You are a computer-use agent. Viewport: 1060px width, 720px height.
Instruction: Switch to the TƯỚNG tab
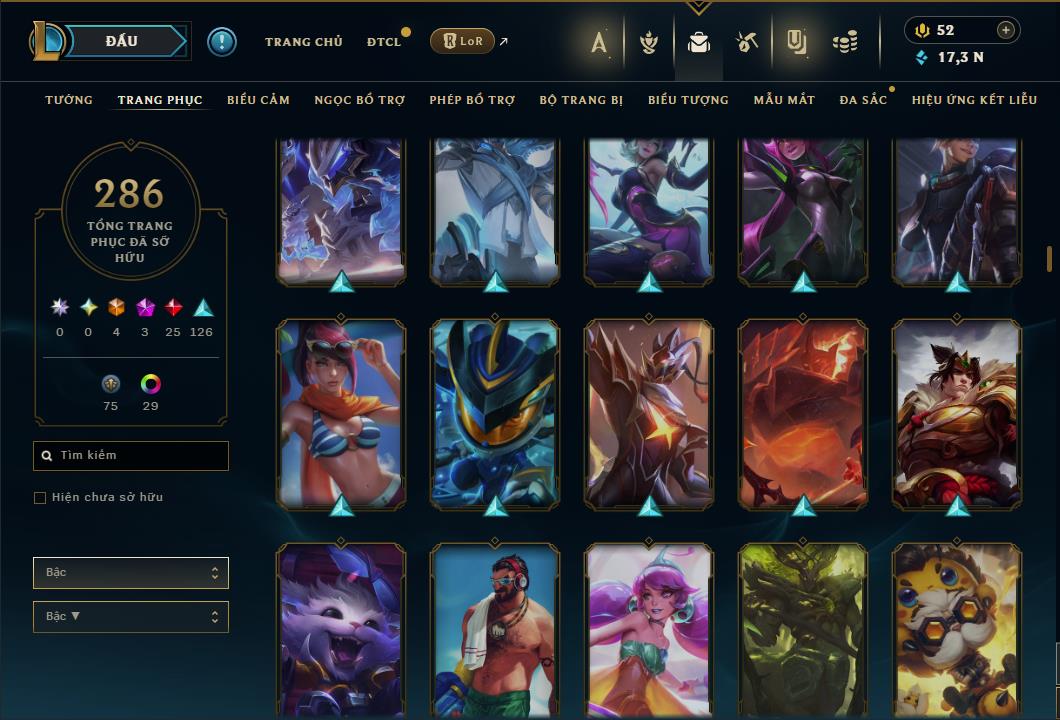coord(69,100)
